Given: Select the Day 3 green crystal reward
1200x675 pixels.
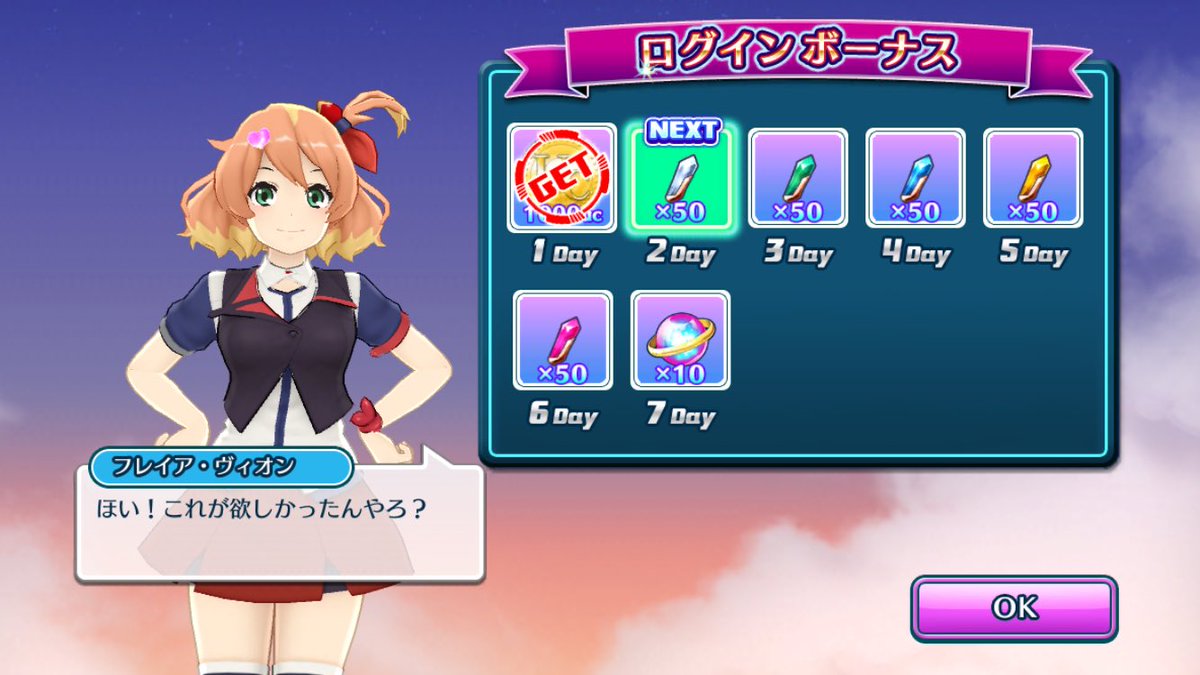Looking at the screenshot, I should 798,178.
